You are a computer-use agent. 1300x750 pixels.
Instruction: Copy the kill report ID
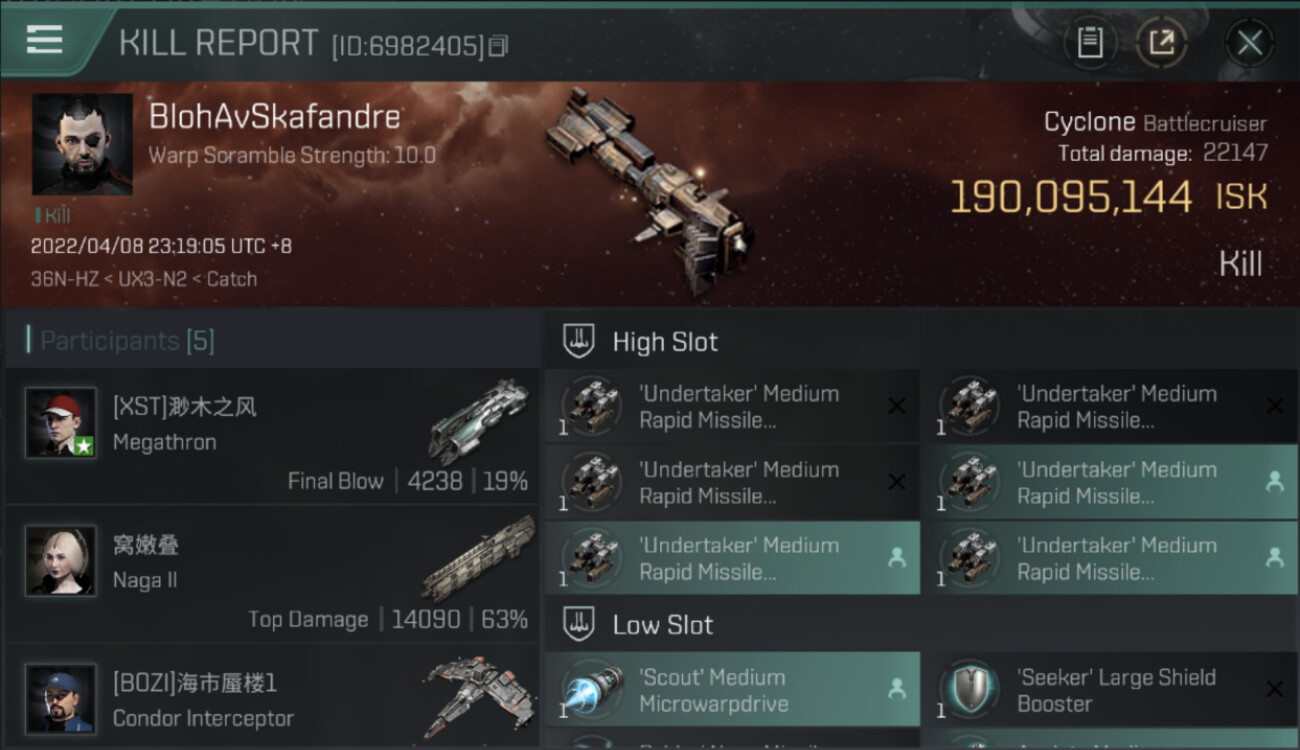point(498,45)
